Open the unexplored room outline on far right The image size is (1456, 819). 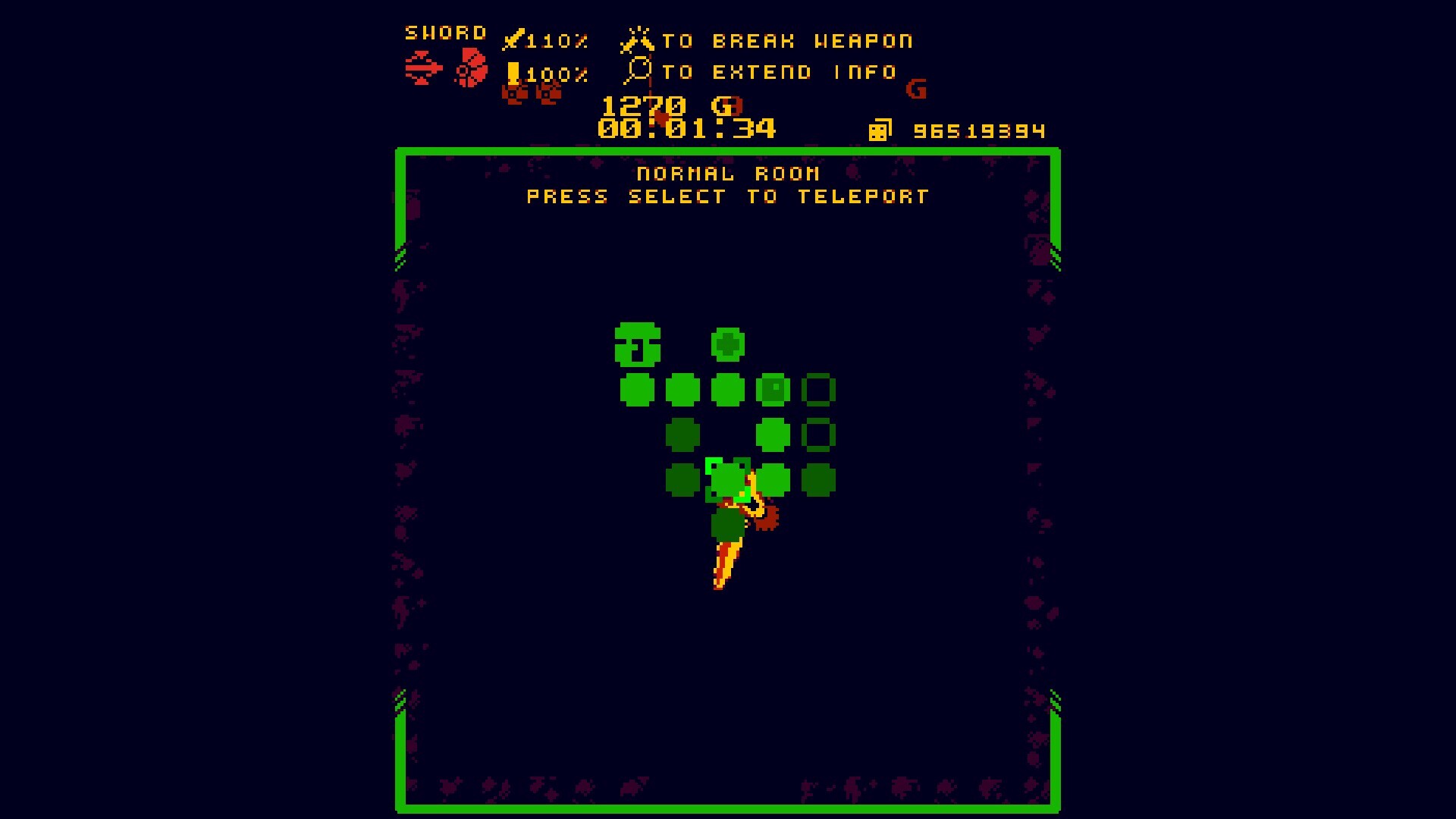tap(819, 389)
